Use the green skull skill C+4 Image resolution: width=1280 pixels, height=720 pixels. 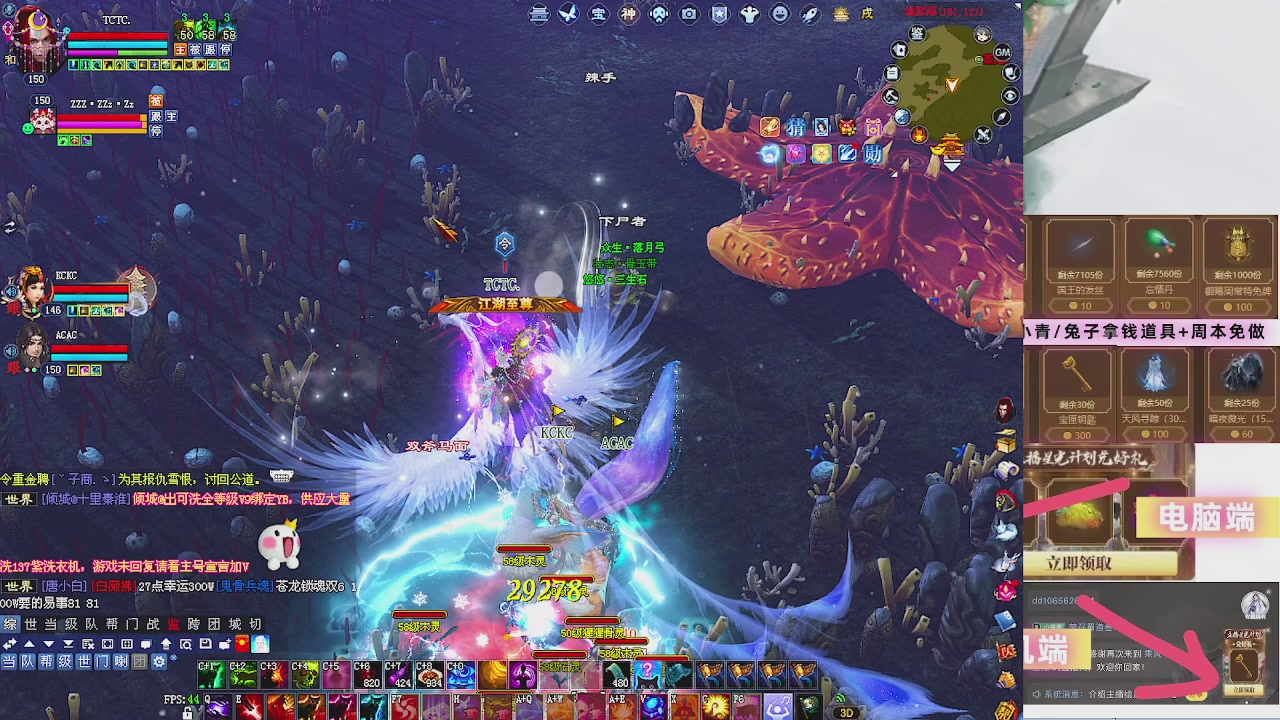point(304,675)
